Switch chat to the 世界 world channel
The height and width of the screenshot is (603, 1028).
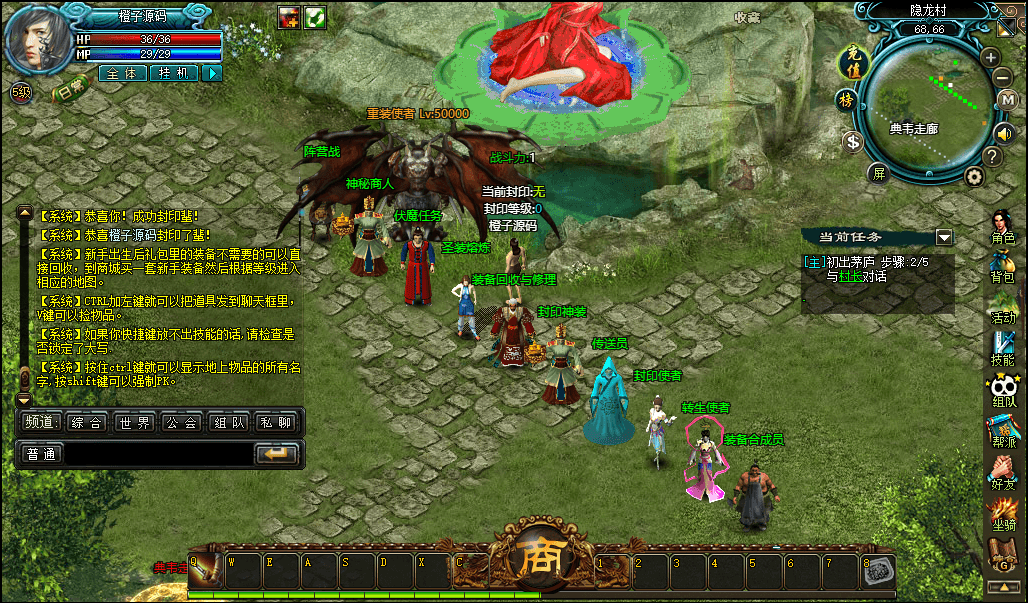click(134, 423)
